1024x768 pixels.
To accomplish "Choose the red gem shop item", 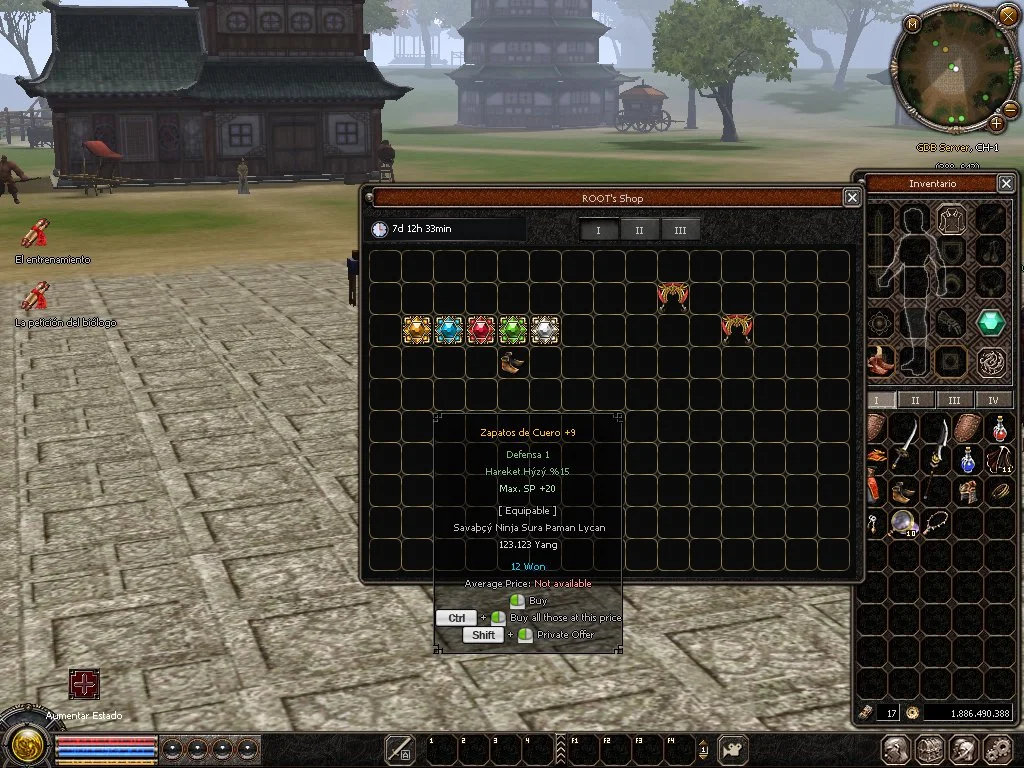I will point(481,330).
